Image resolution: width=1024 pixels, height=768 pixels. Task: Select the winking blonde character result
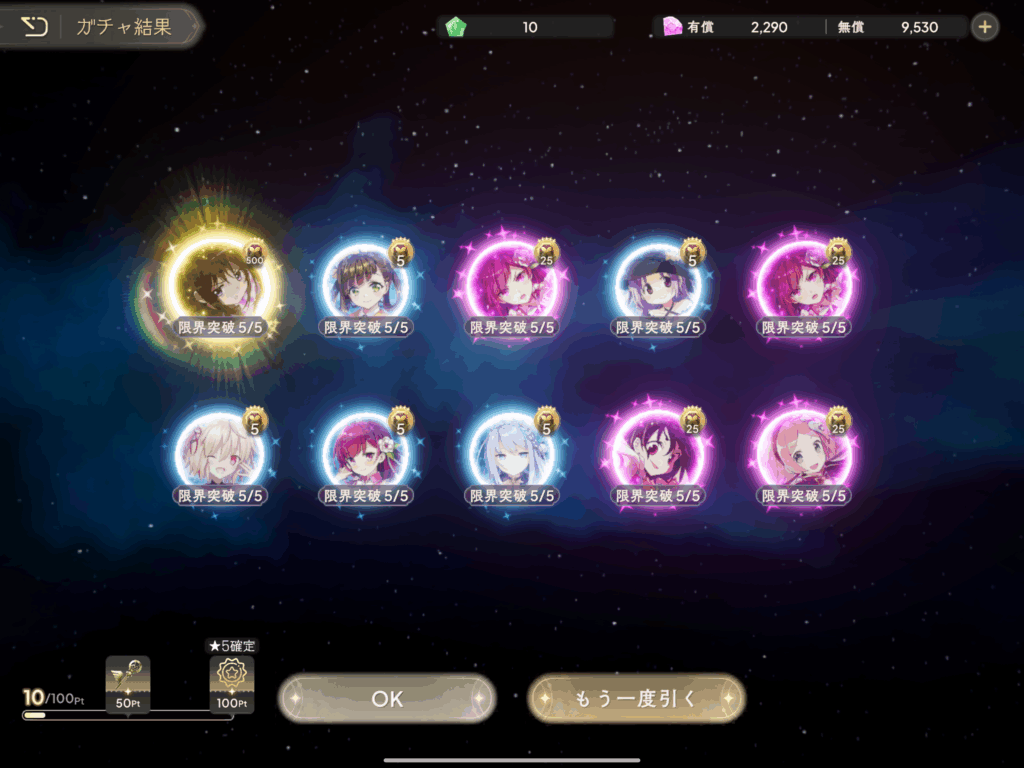[x=220, y=455]
